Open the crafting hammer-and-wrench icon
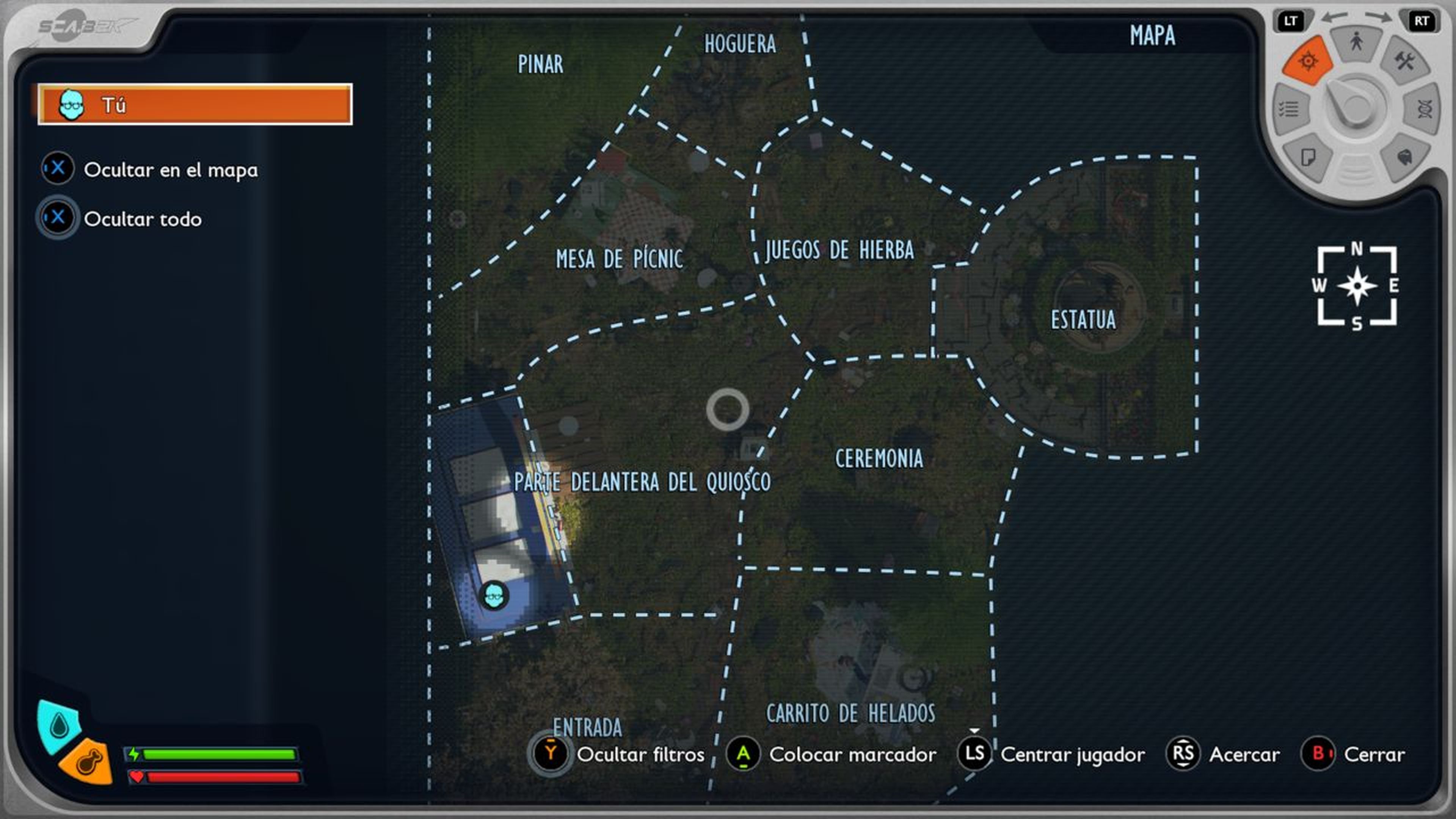The width and height of the screenshot is (1456, 819). coord(1404,61)
